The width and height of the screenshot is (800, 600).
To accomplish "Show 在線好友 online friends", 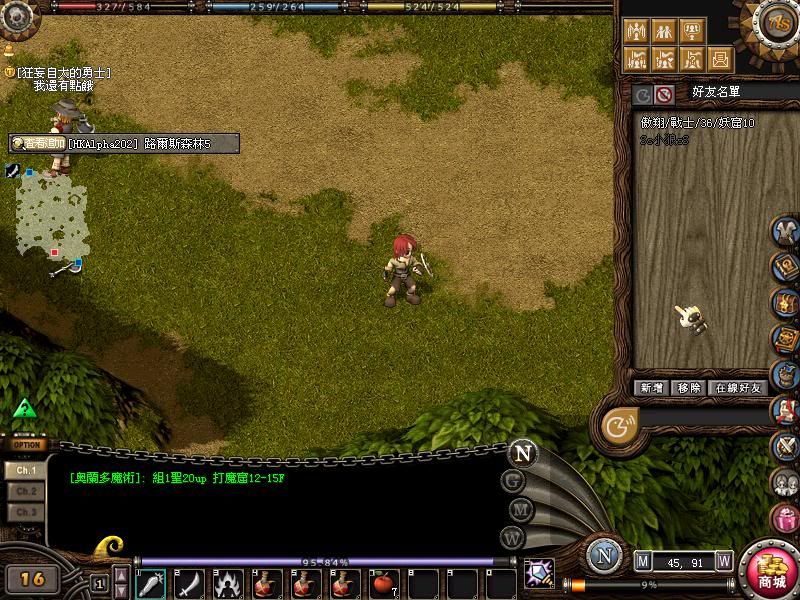I will tap(738, 388).
